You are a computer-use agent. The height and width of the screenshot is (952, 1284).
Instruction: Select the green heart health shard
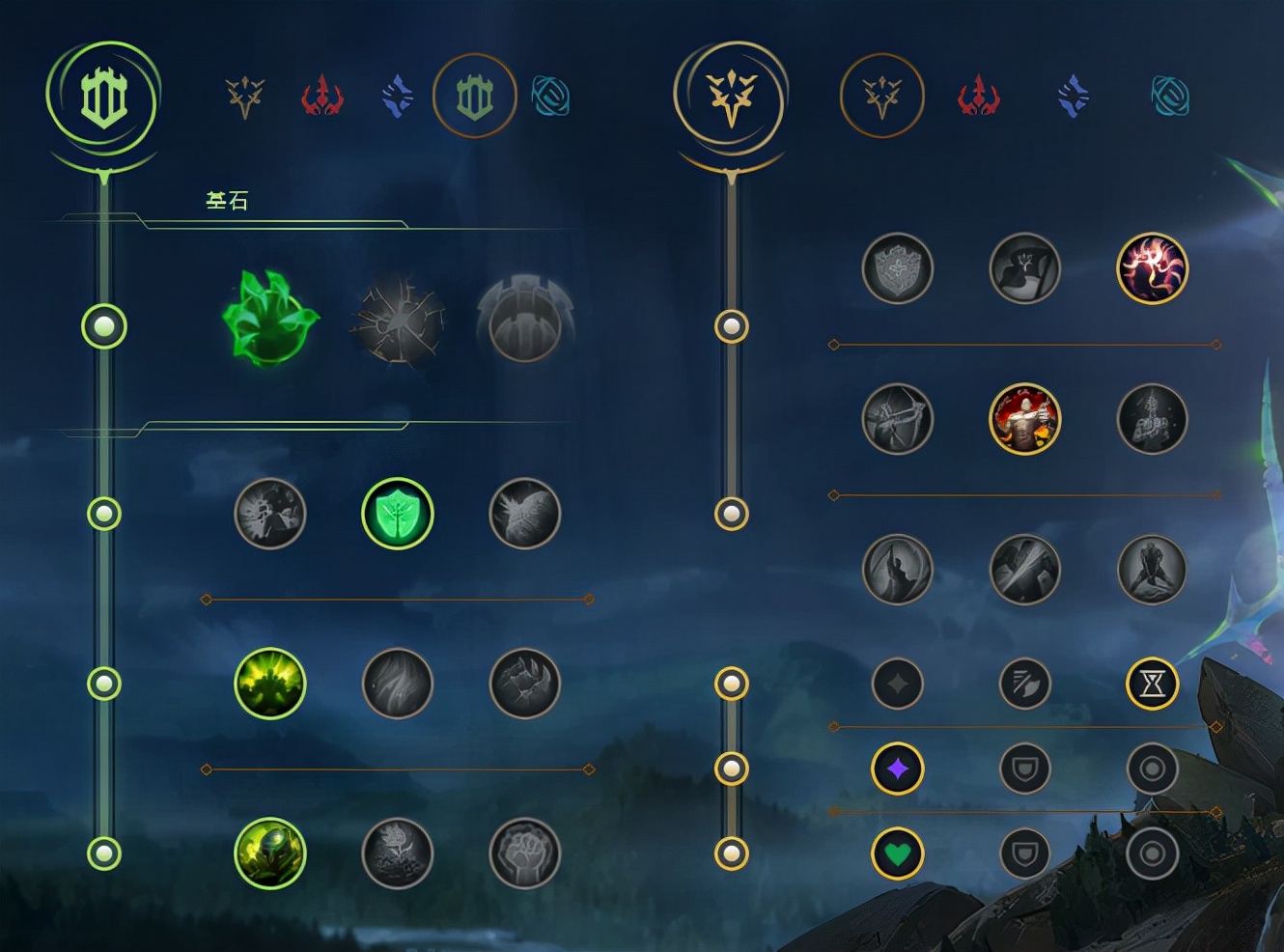897,854
